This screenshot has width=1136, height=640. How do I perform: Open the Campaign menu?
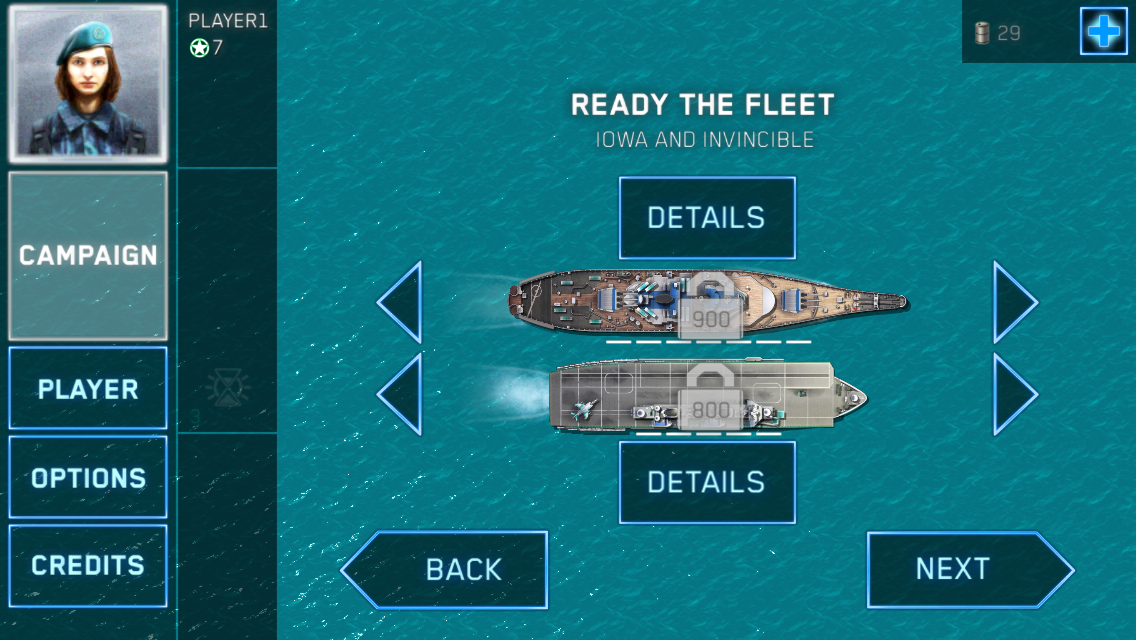click(x=88, y=255)
